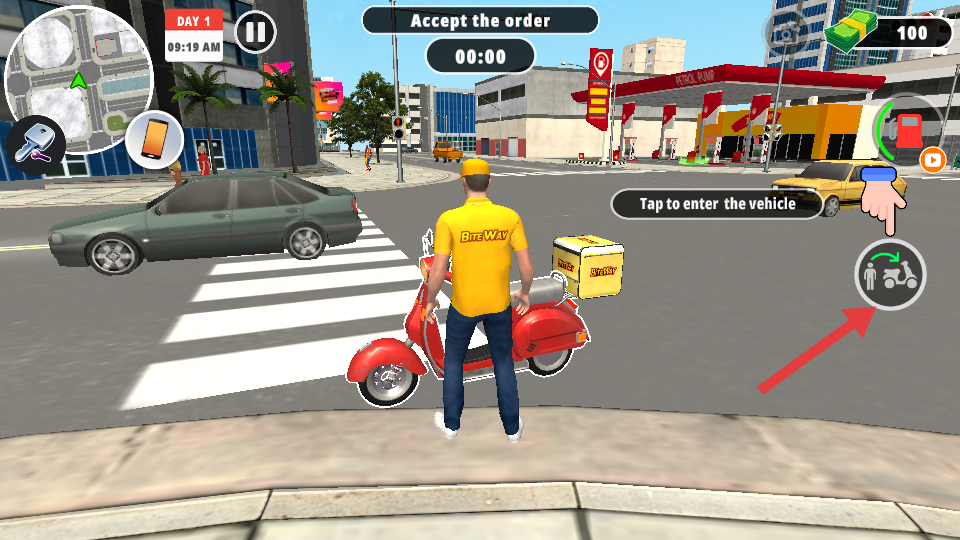Open the orange smartphone
The width and height of the screenshot is (960, 540).
pyautogui.click(x=153, y=139)
